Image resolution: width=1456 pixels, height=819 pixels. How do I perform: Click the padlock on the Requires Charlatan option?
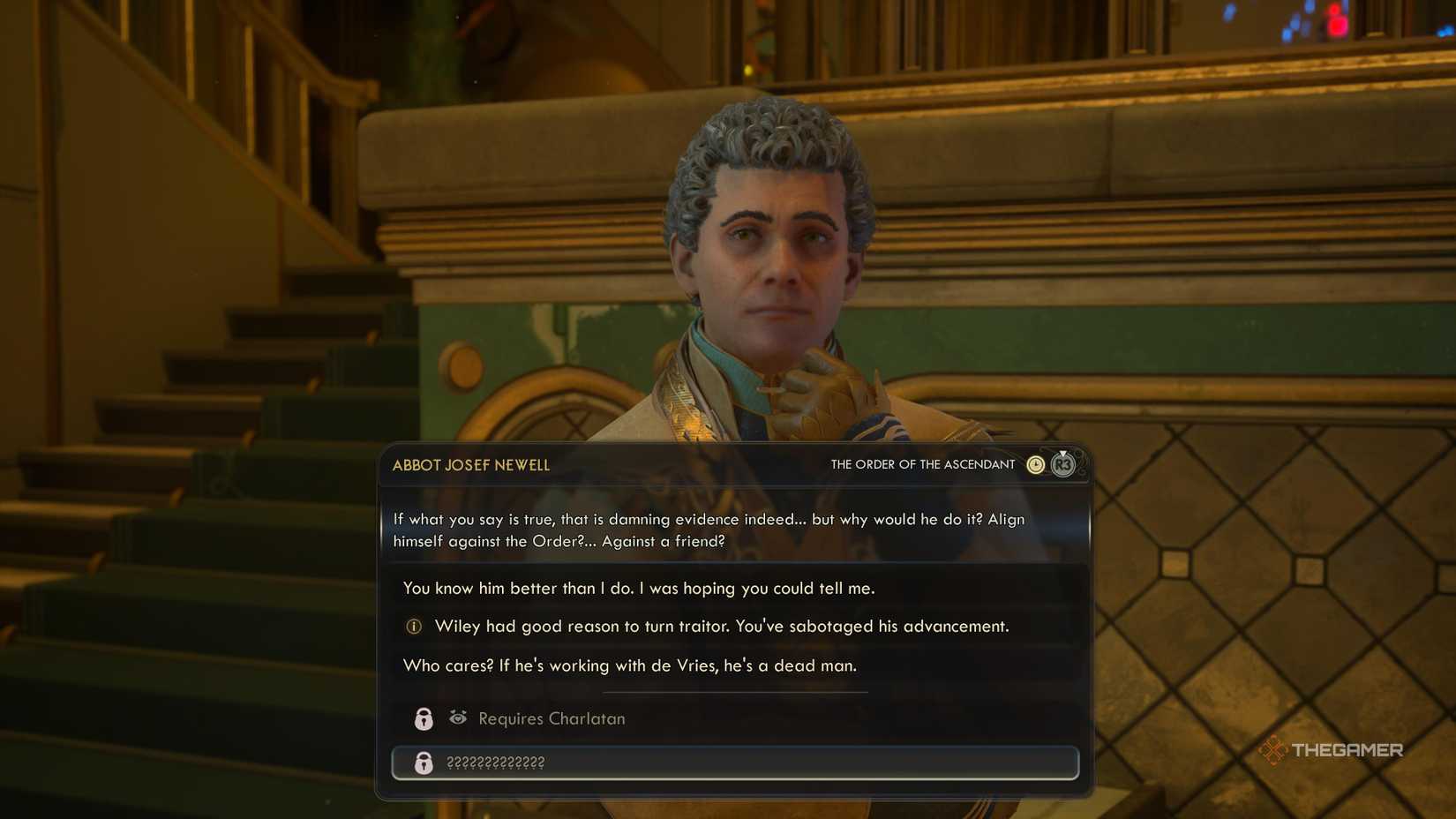(x=424, y=718)
